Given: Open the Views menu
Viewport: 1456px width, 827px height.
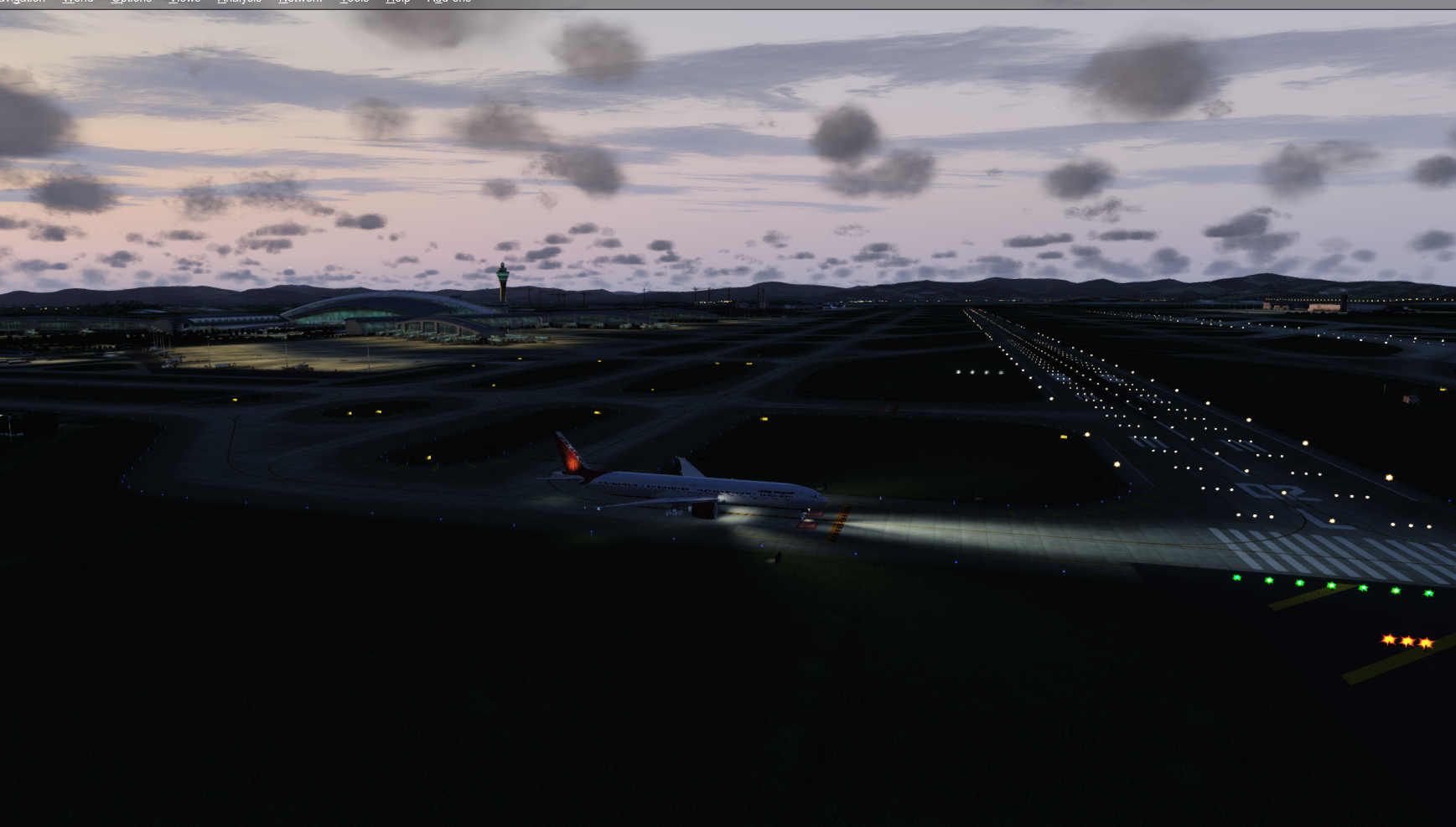Looking at the screenshot, I should pyautogui.click(x=184, y=3).
